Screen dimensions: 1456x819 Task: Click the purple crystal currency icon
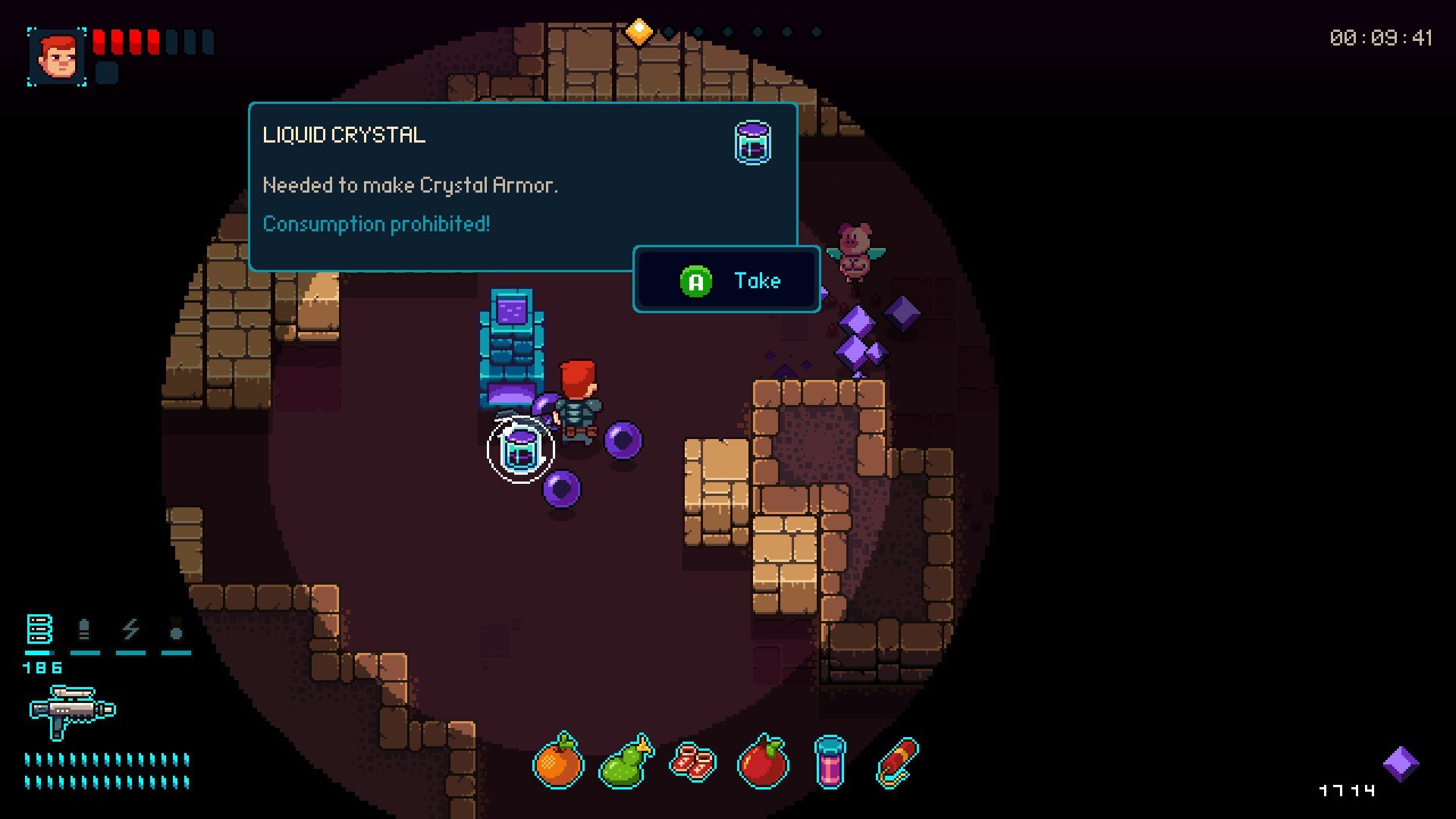coord(1400,764)
